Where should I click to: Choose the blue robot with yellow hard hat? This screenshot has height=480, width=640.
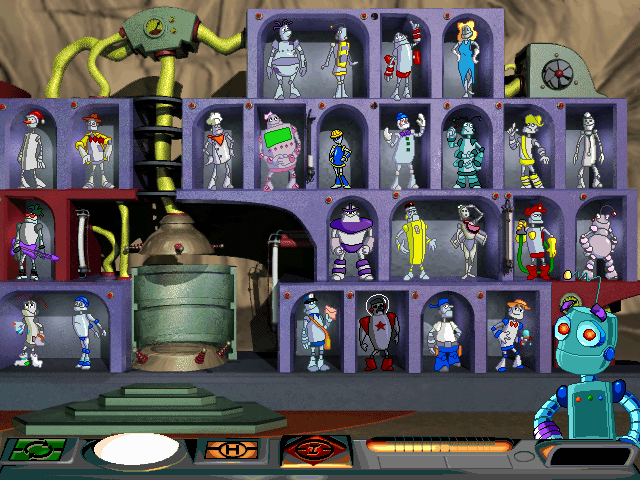(x=337, y=155)
